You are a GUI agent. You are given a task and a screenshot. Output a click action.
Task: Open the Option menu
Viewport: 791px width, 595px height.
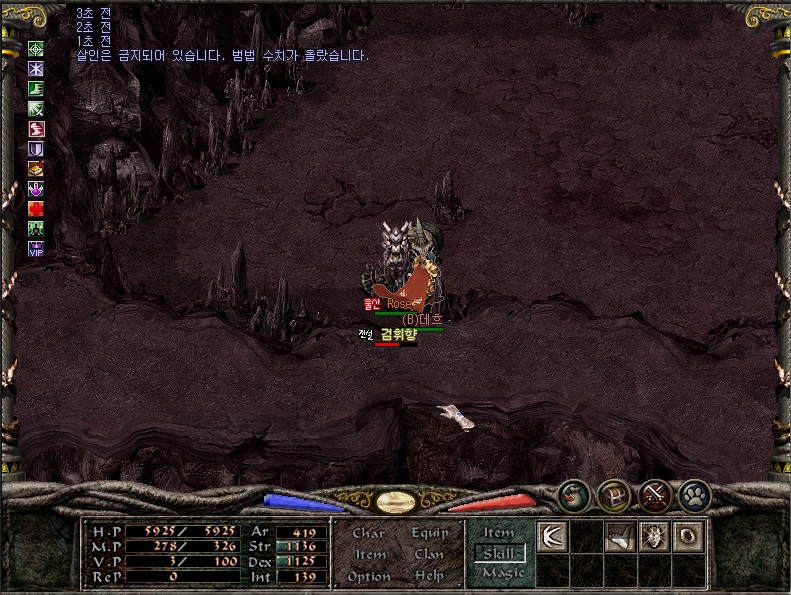[369, 577]
